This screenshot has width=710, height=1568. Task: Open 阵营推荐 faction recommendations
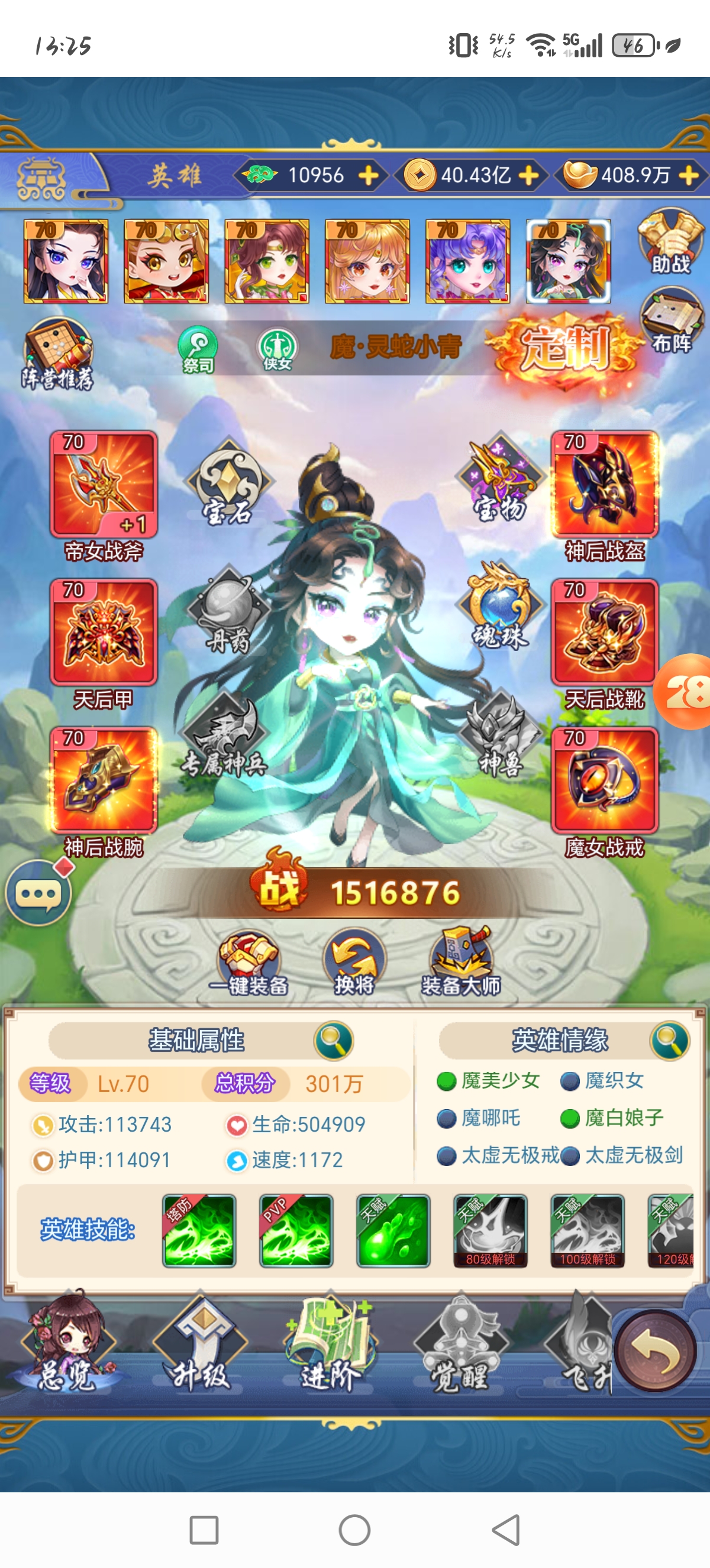[57, 354]
